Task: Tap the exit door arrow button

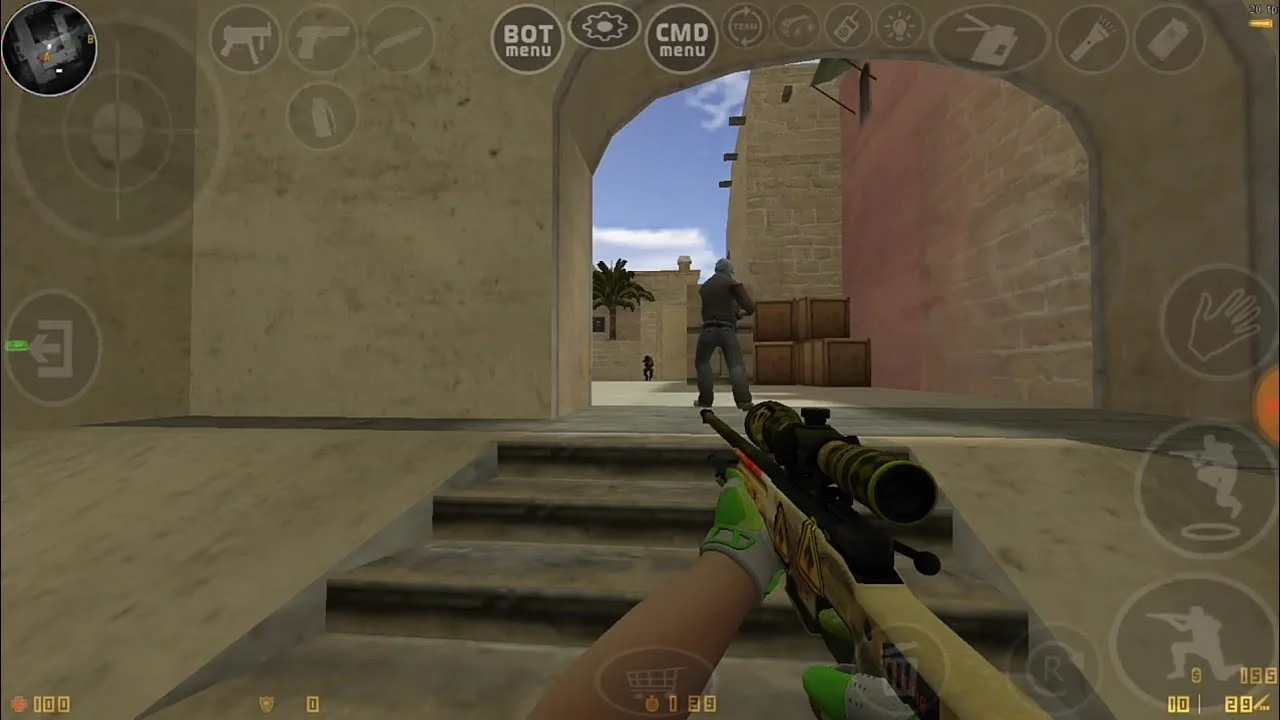Action: (53, 347)
